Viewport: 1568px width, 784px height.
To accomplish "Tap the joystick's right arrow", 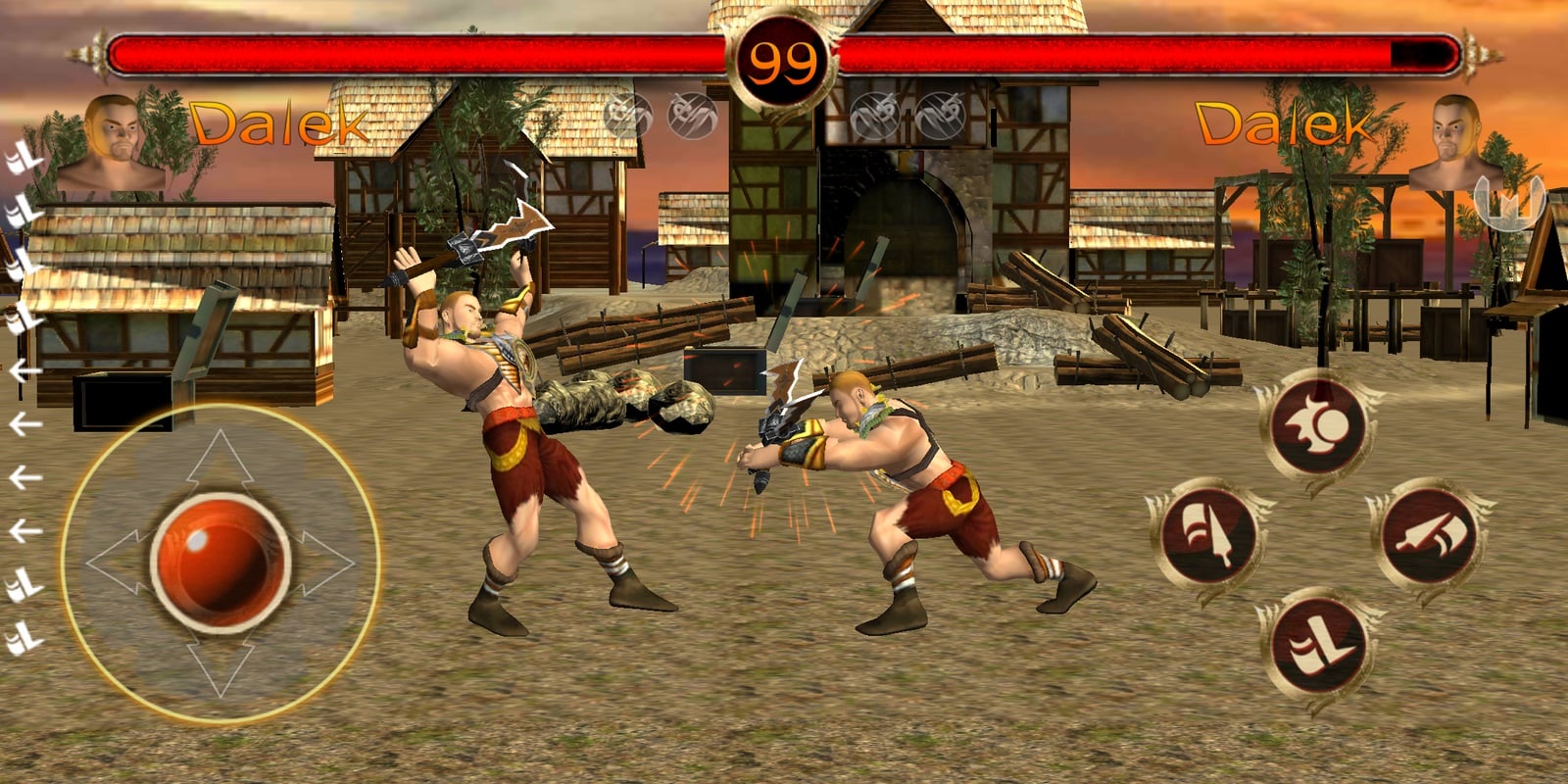I will (324, 563).
